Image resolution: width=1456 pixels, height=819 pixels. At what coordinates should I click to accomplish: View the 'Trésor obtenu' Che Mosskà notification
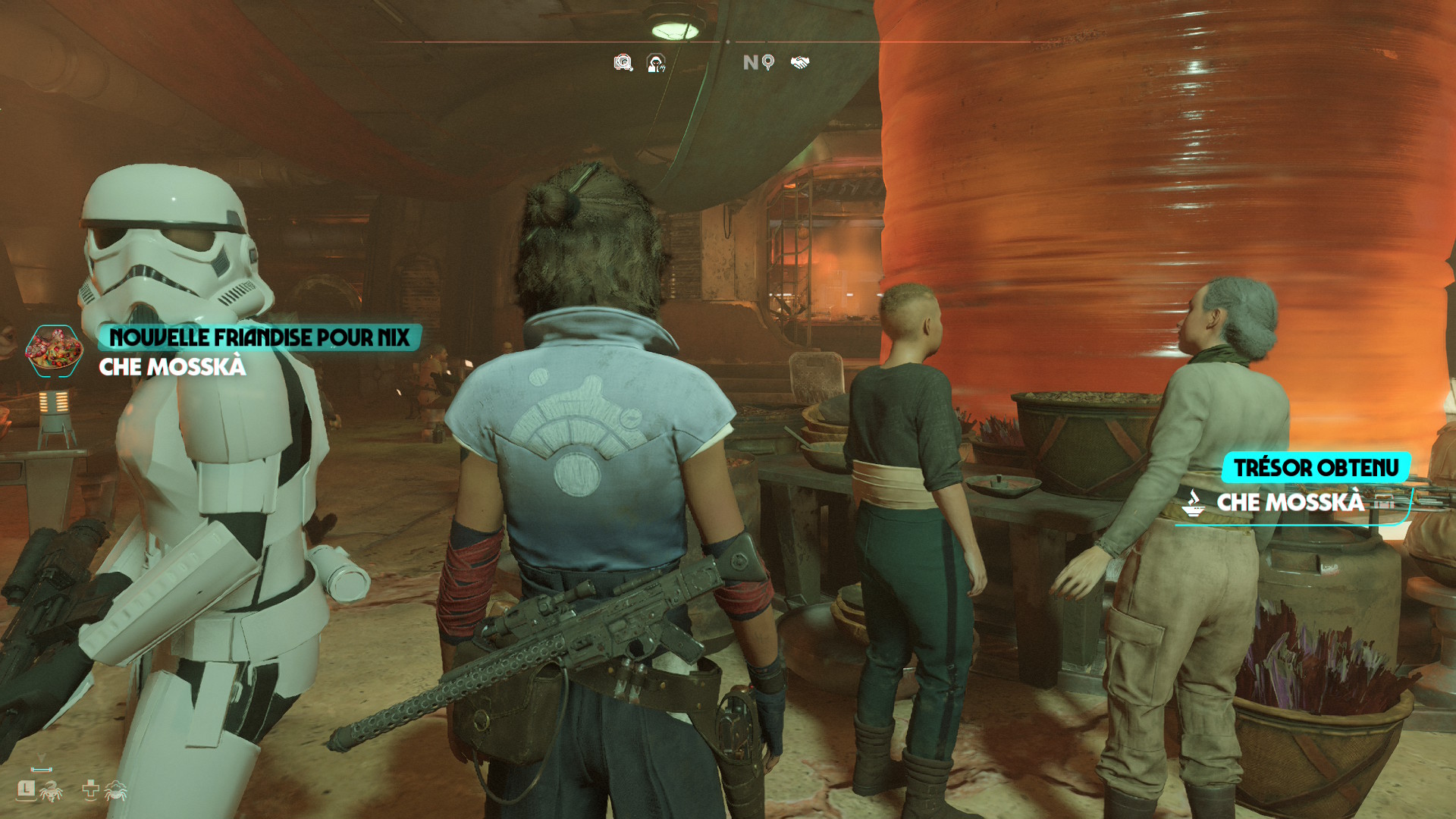(1315, 468)
